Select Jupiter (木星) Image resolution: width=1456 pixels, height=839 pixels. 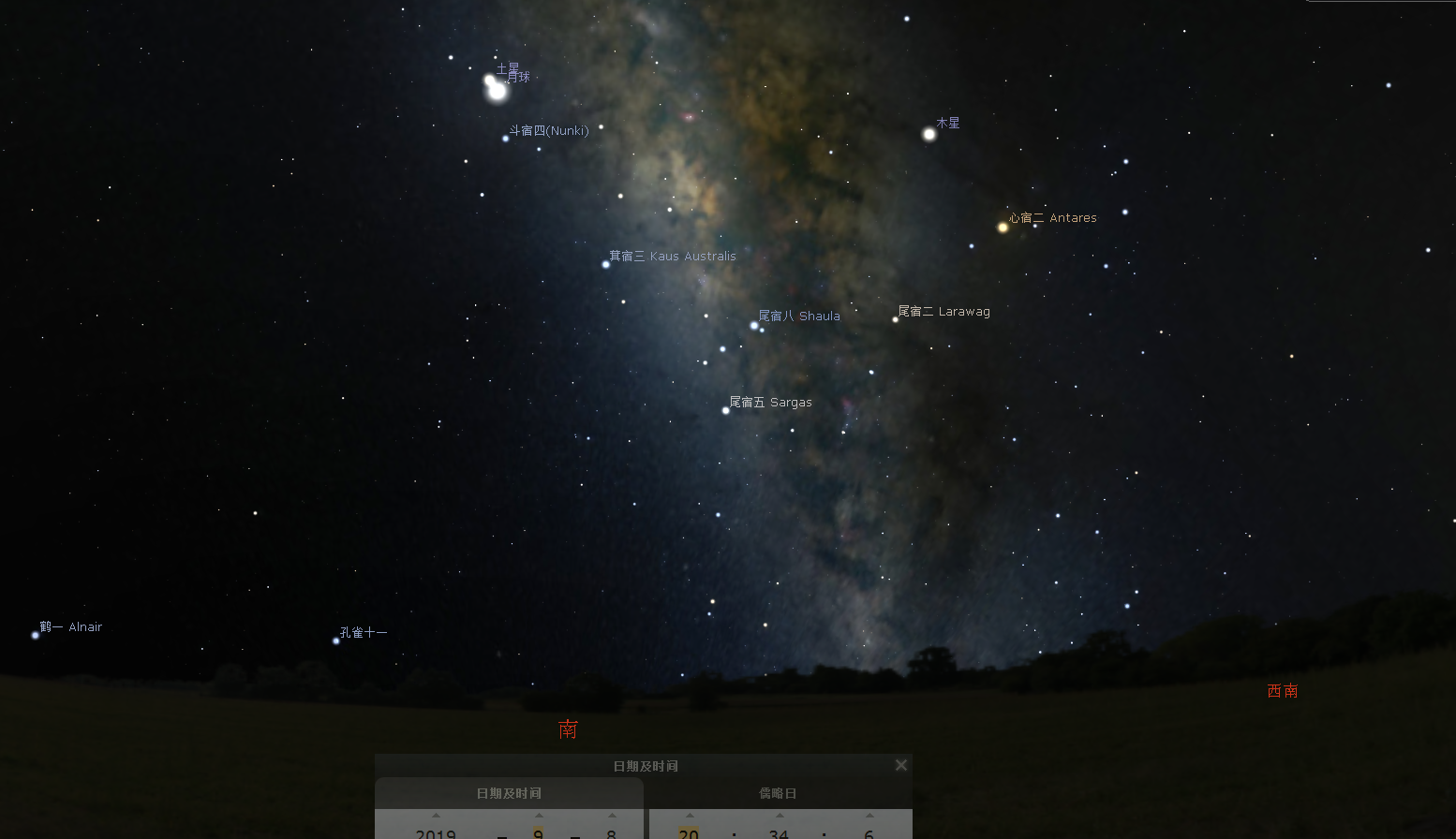coord(928,134)
